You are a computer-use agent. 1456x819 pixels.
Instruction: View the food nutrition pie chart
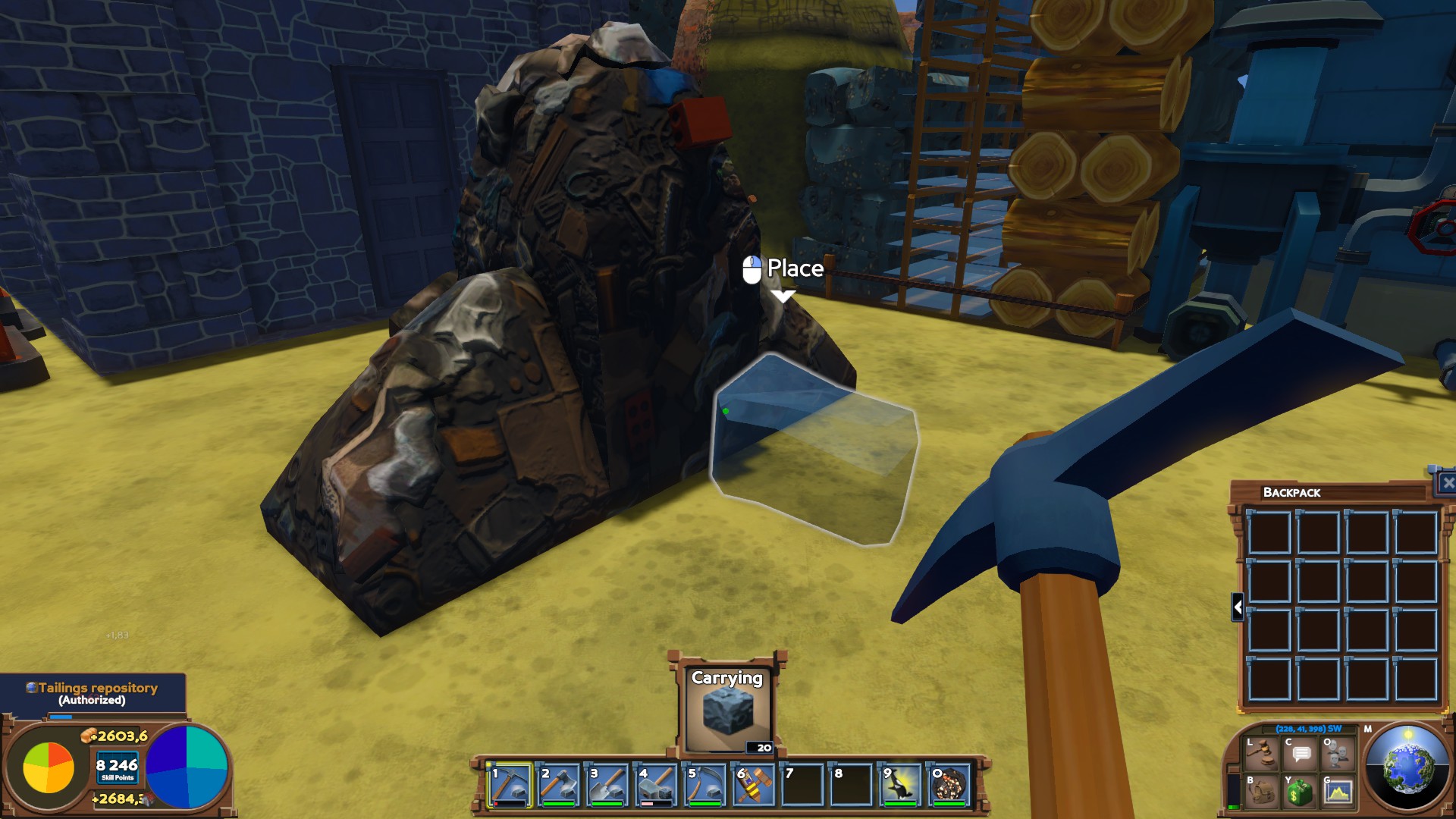pyautogui.click(x=49, y=767)
